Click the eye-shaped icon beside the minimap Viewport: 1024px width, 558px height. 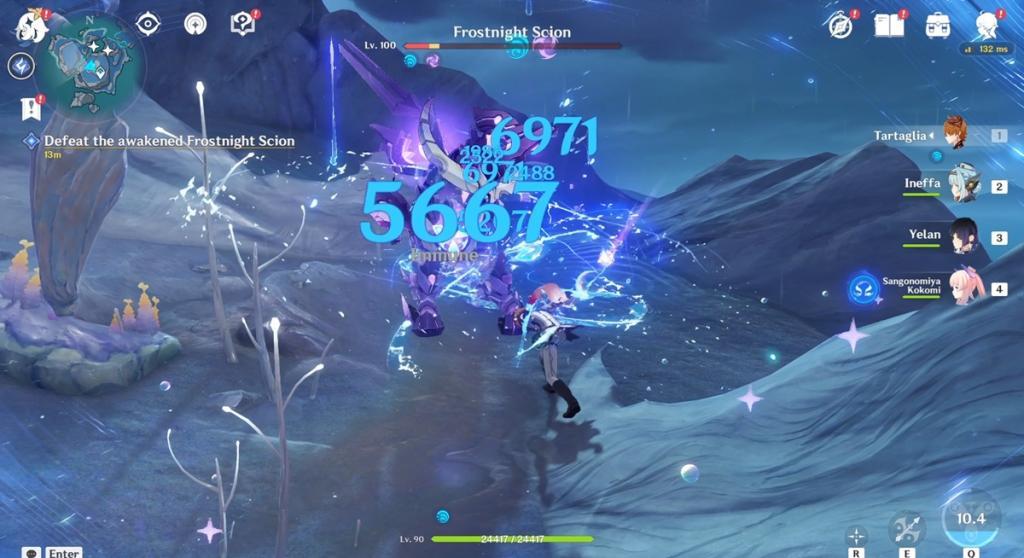click(148, 24)
